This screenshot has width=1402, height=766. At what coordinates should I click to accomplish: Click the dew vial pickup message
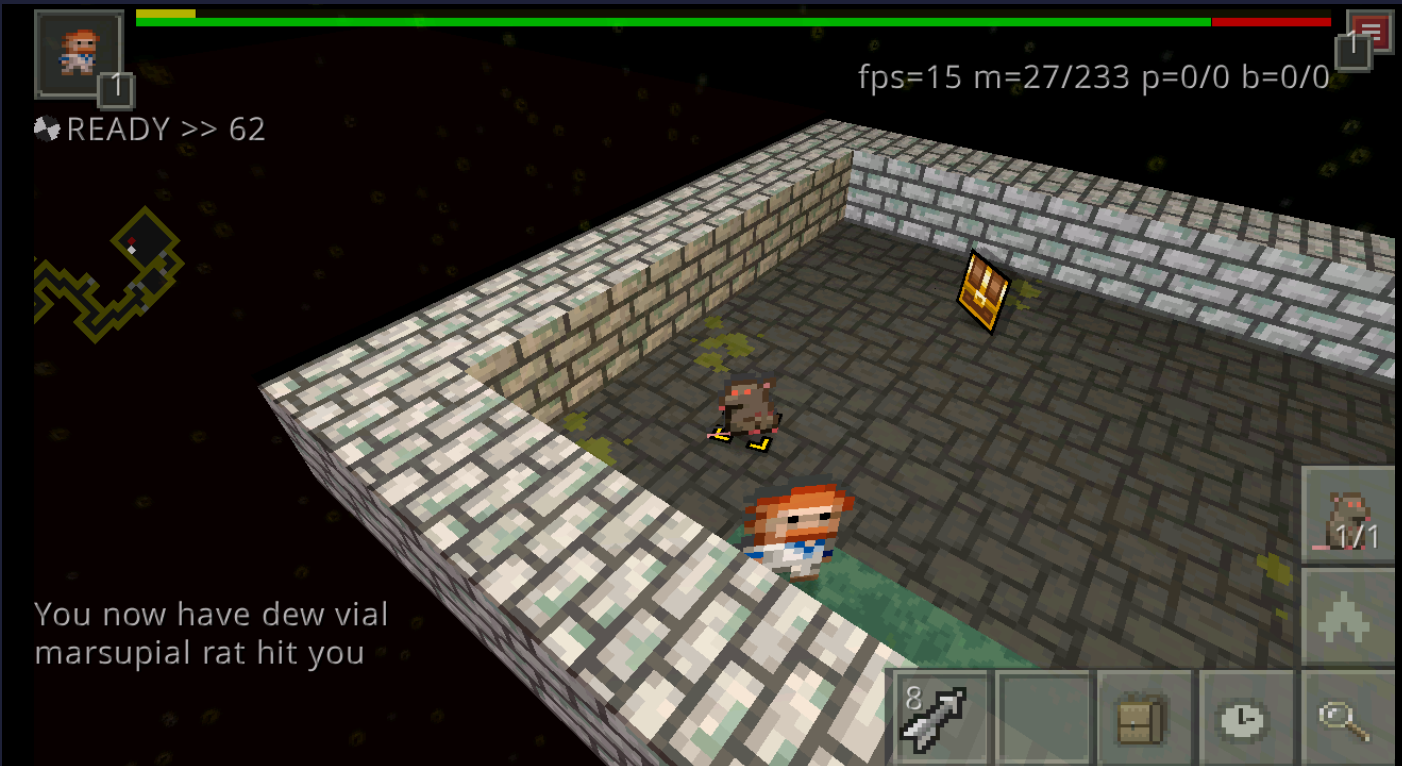[210, 614]
